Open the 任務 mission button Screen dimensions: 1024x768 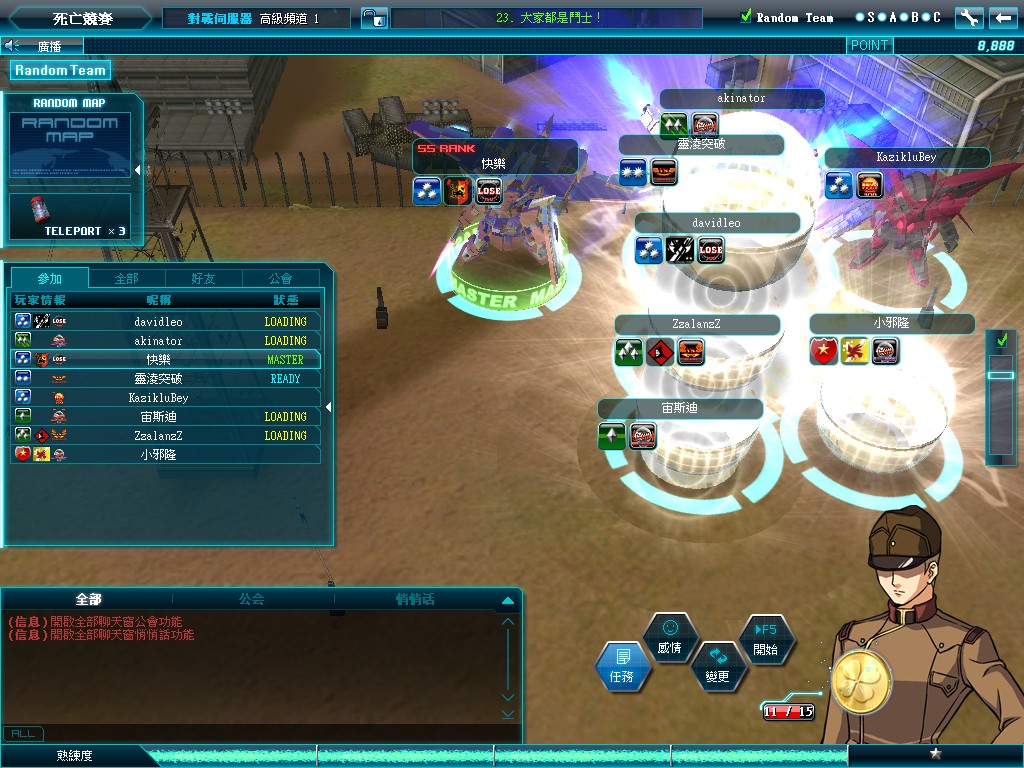[622, 666]
